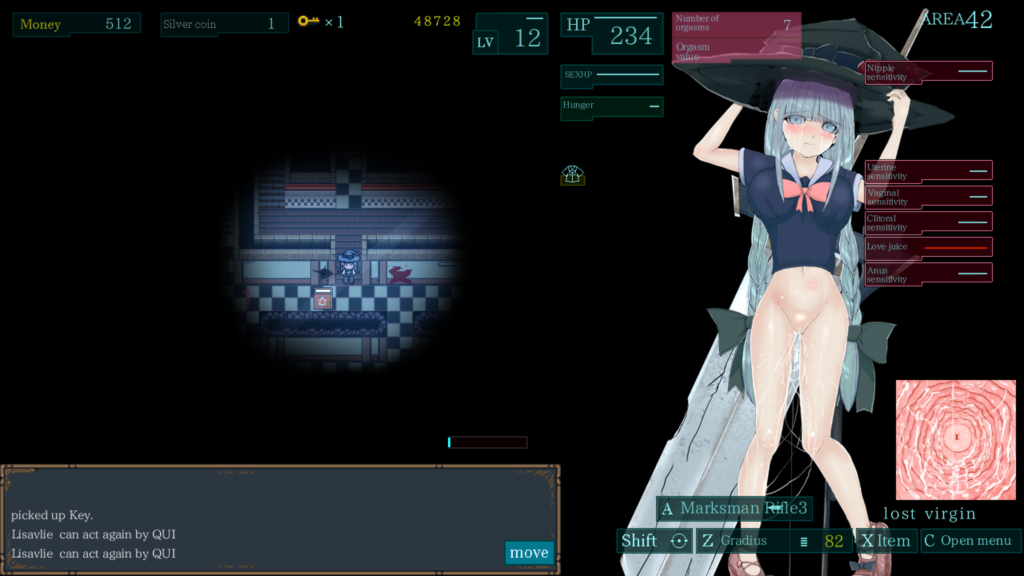The height and width of the screenshot is (576, 1024).
Task: Open the menu with the C button
Action: pos(970,541)
